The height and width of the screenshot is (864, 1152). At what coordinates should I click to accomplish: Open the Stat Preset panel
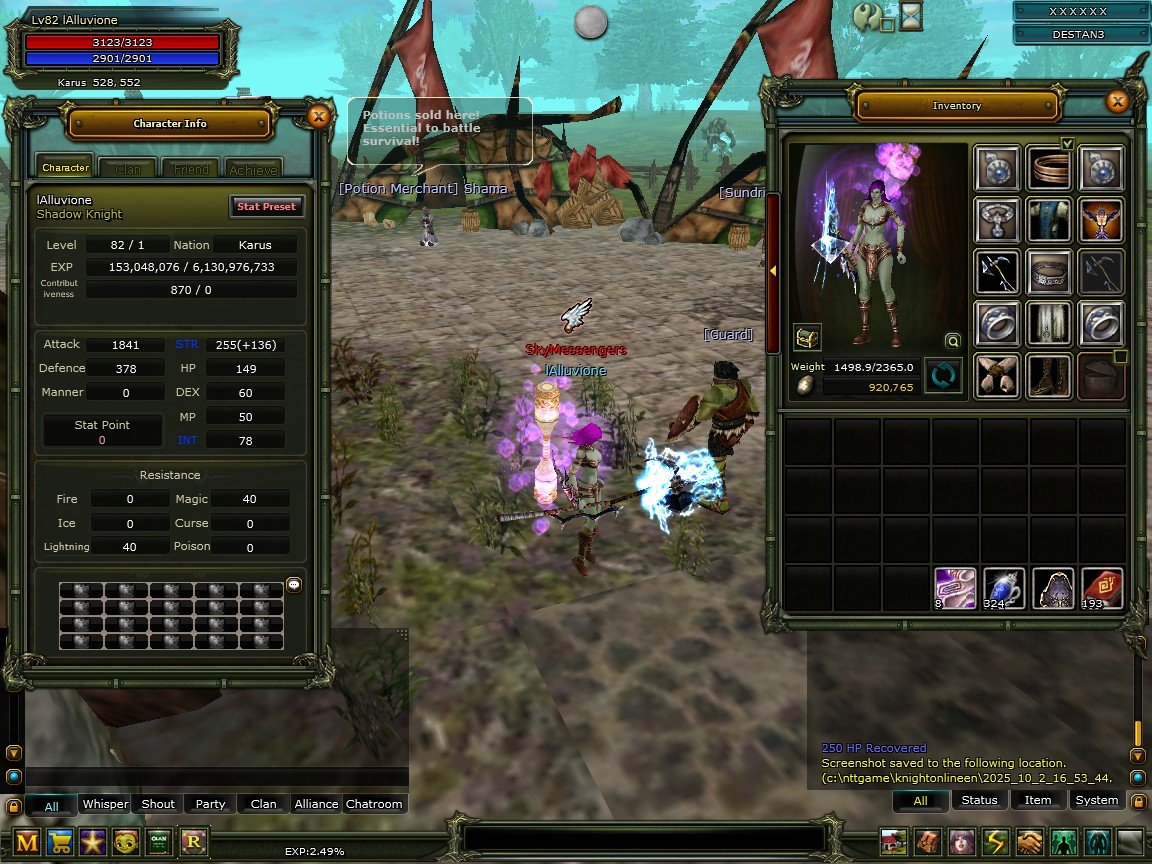point(266,207)
